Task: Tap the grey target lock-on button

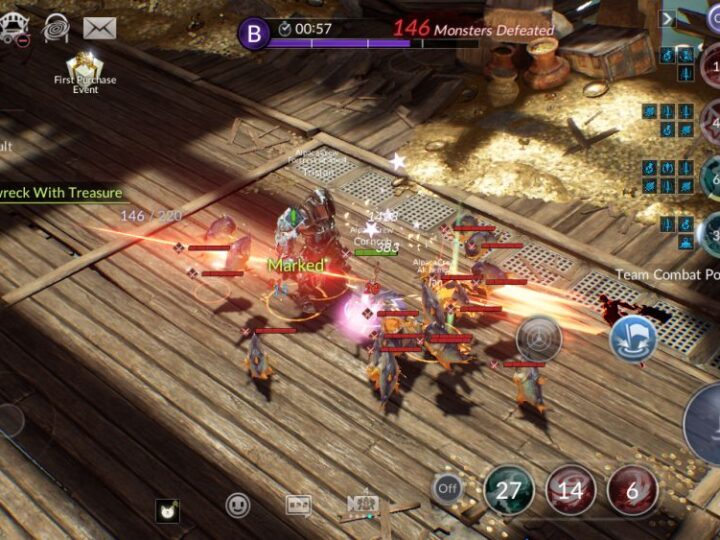Action: 539,338
